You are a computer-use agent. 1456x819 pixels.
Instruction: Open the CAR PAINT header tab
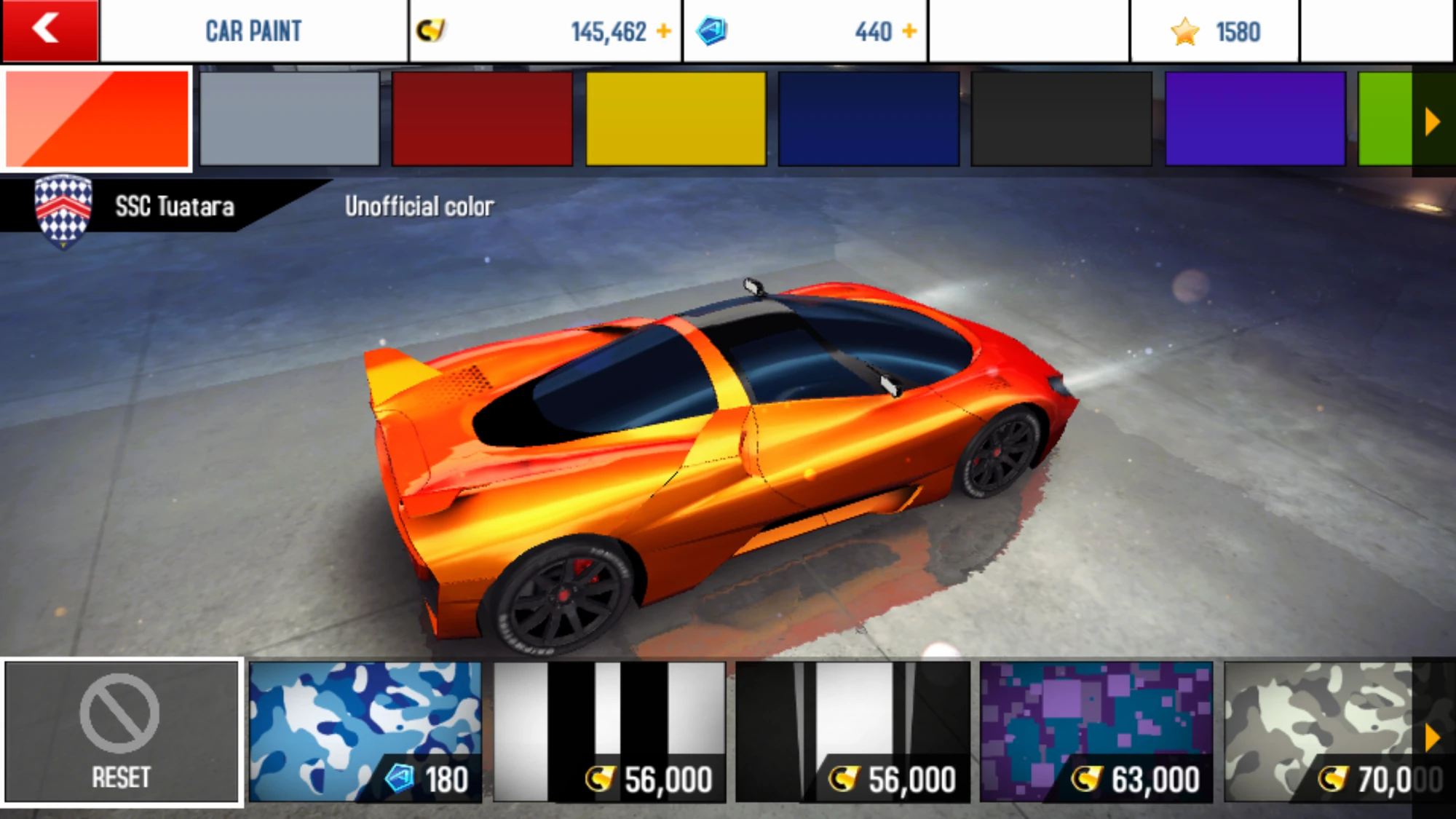click(253, 30)
